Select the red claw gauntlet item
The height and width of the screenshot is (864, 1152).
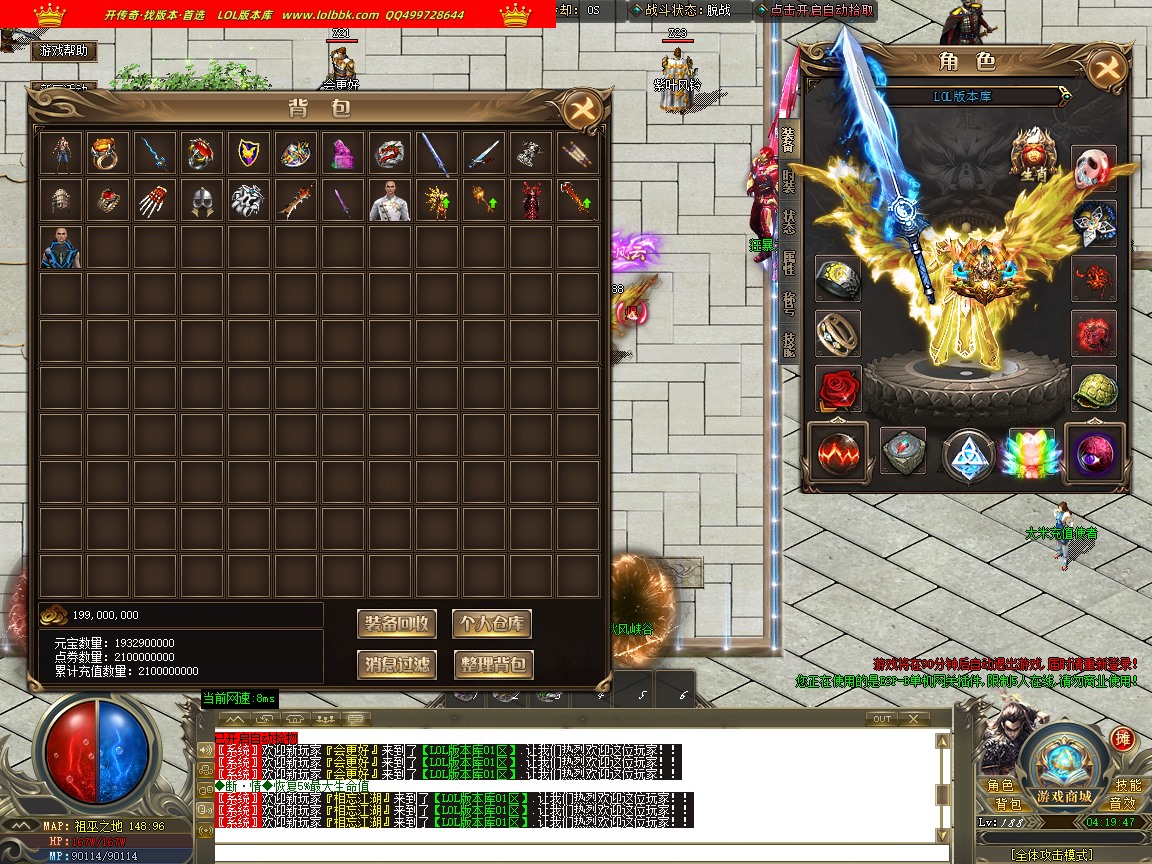154,200
